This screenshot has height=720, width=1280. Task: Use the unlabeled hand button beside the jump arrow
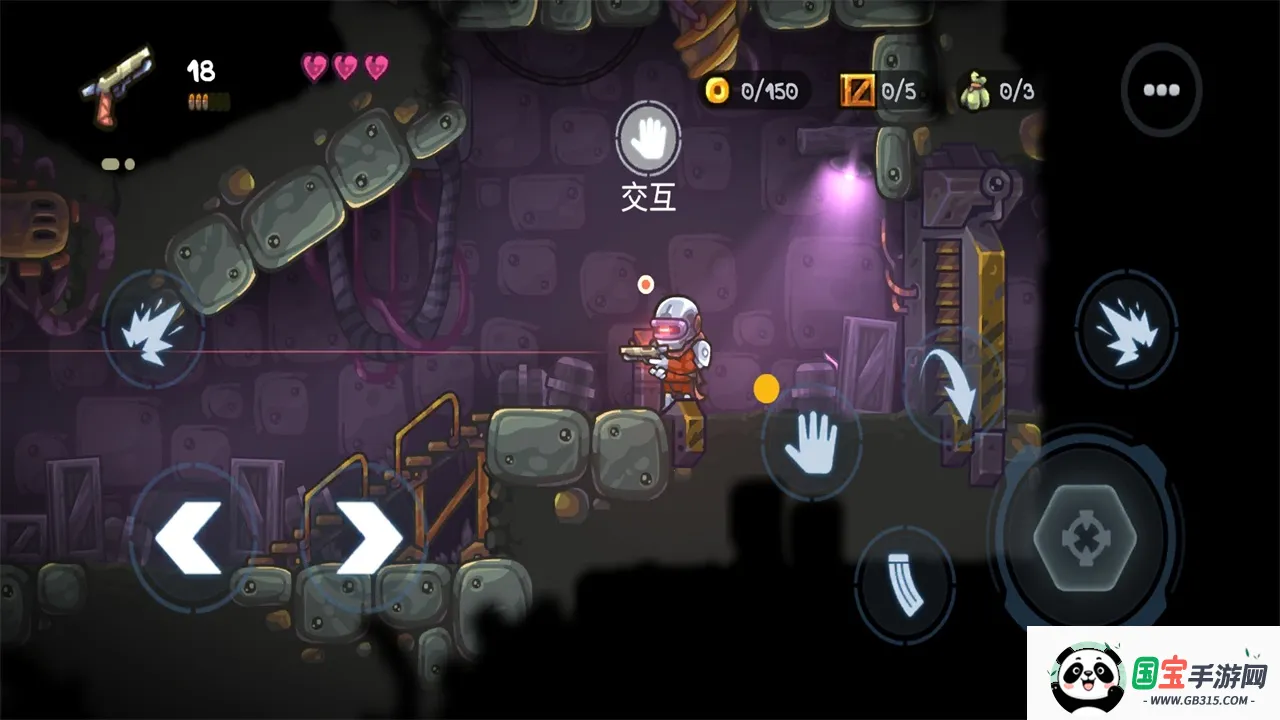coord(811,443)
